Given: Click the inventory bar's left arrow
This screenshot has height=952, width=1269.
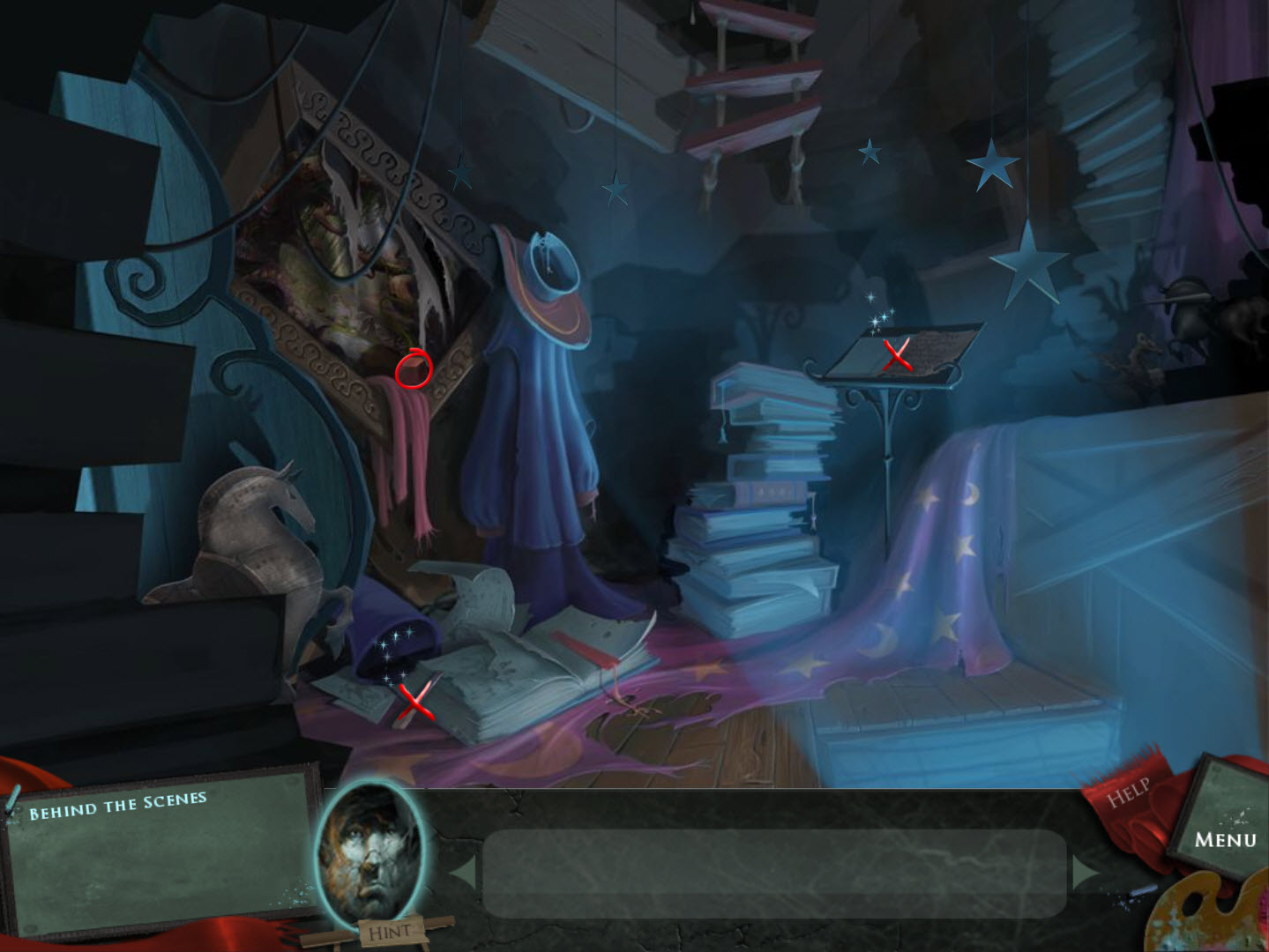Looking at the screenshot, I should click(463, 871).
